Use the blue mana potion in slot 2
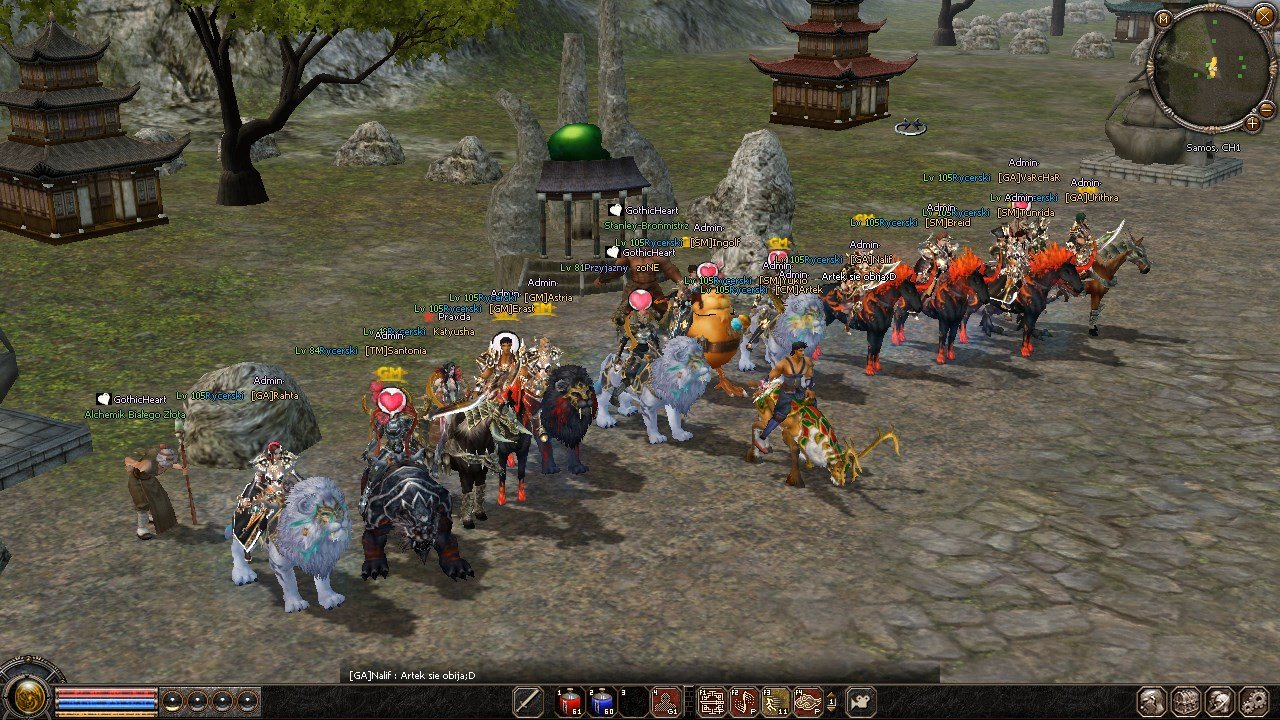 click(602, 701)
